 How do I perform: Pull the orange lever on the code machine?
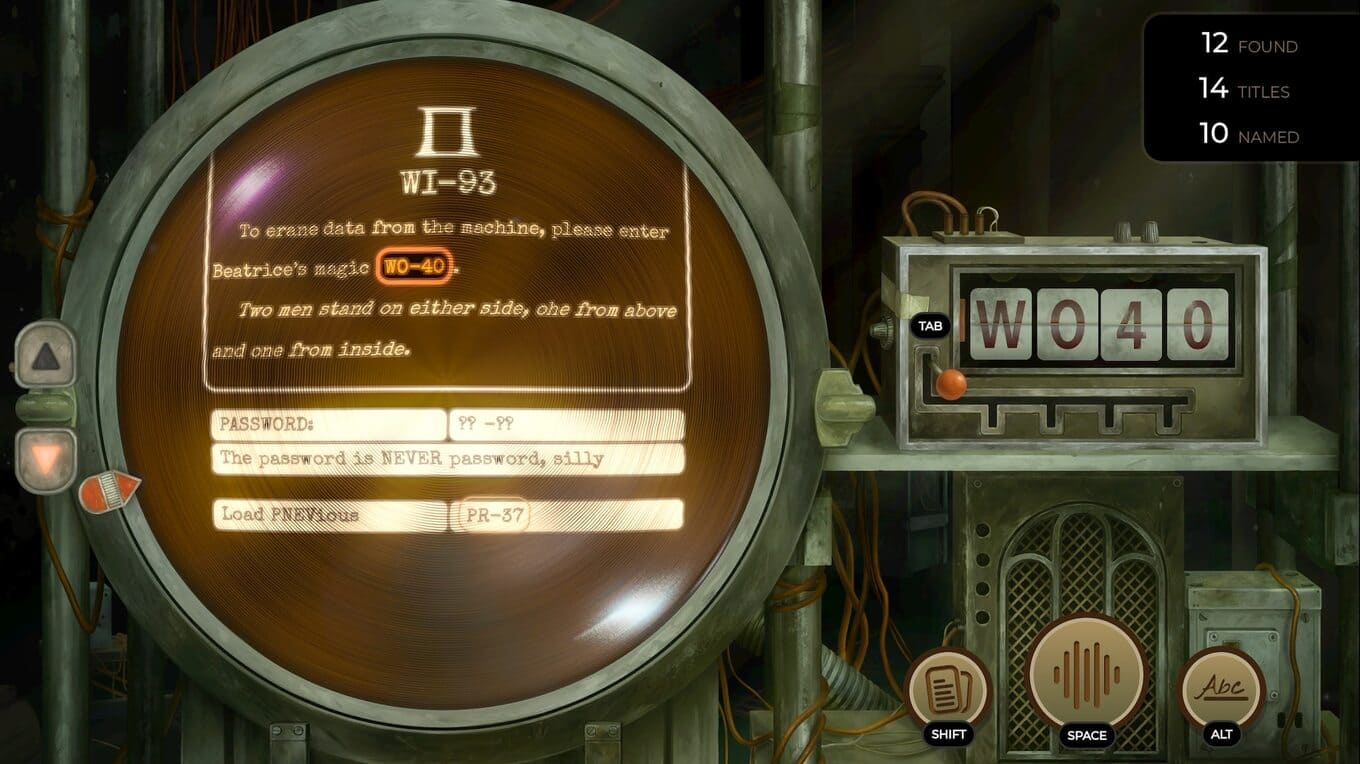point(950,382)
